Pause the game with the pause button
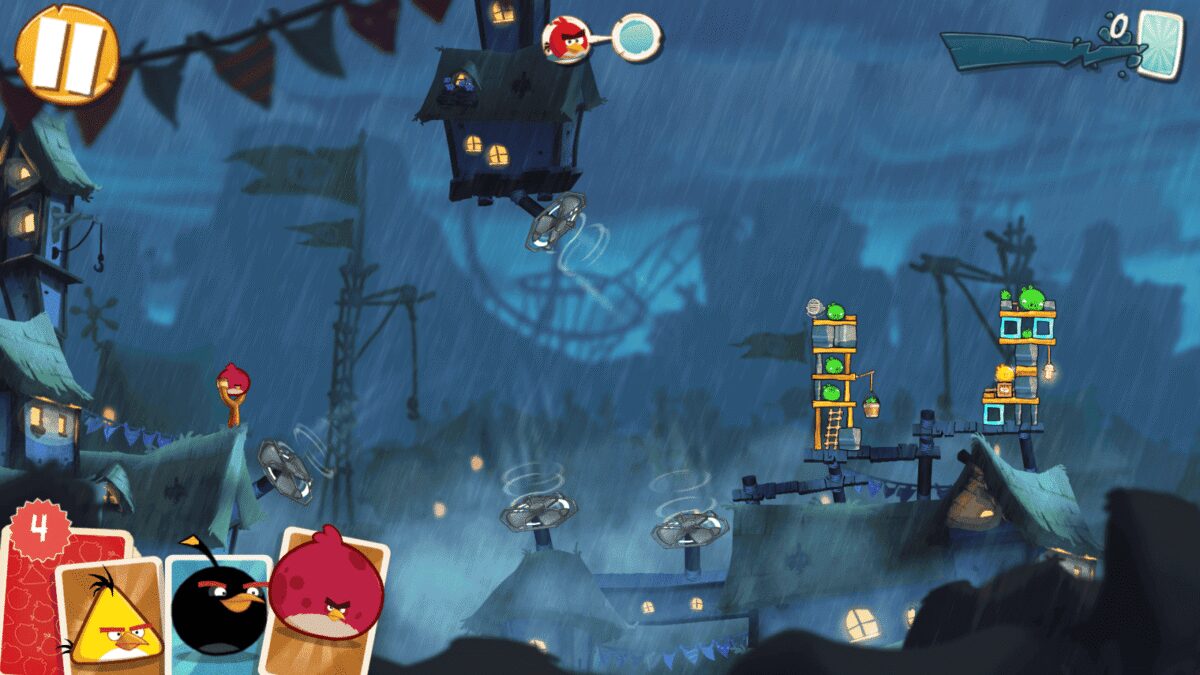This screenshot has height=675, width=1200. point(68,53)
